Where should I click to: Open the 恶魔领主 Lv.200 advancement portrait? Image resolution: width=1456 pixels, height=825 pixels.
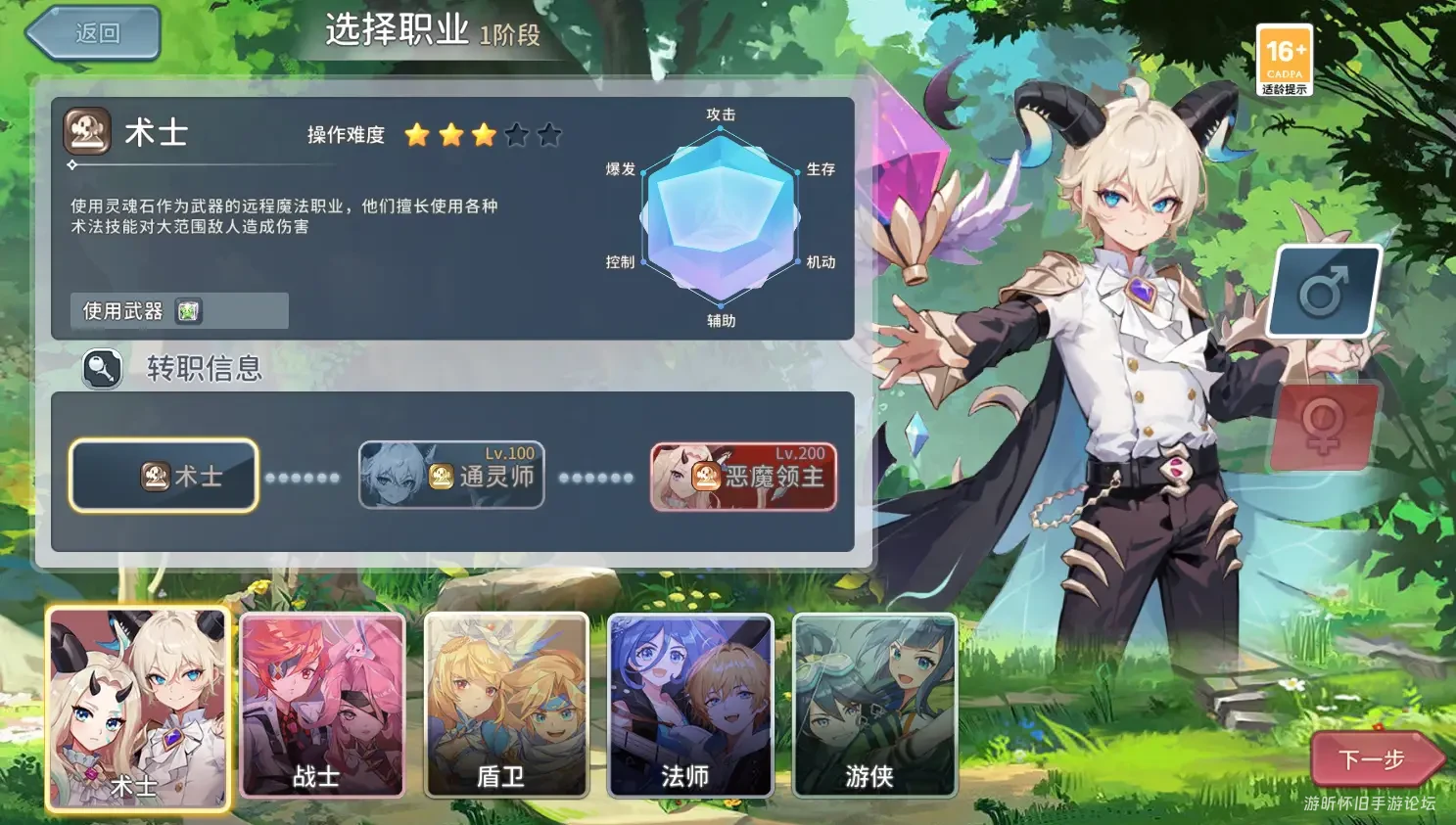742,476
